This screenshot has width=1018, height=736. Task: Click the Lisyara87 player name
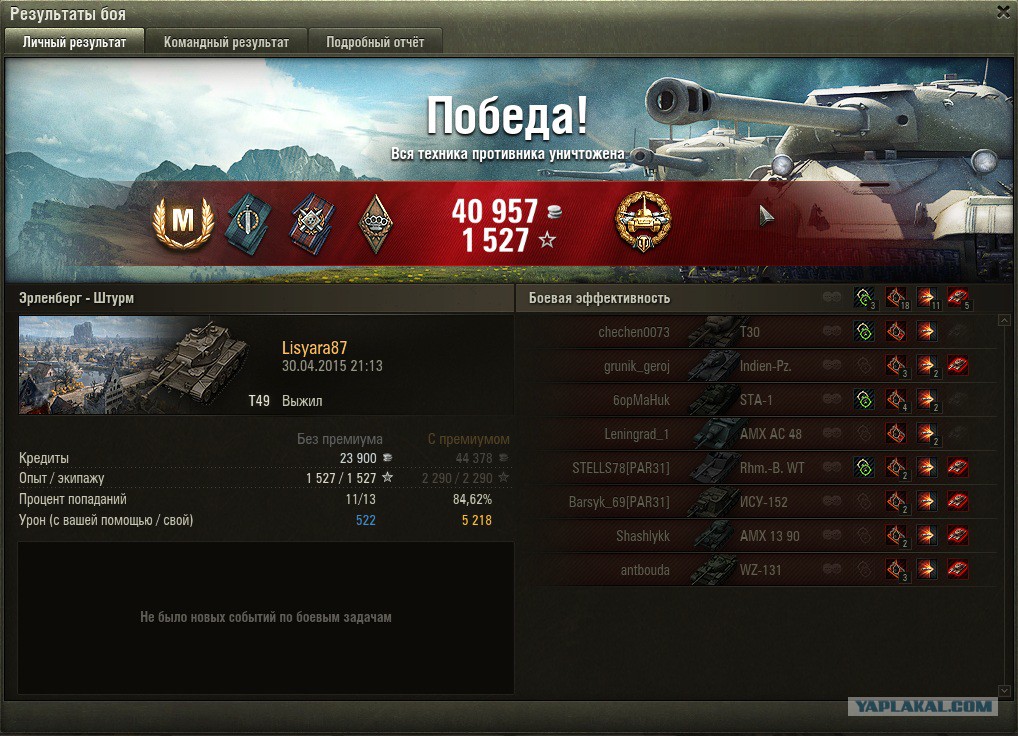[315, 348]
